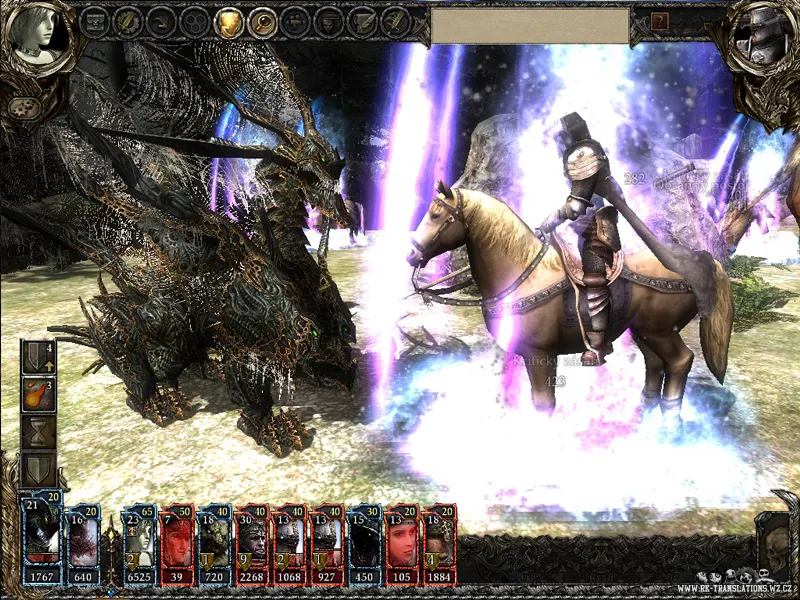Select the unit card with 640 health
Viewport: 800px width, 600px height.
pyautogui.click(x=84, y=543)
